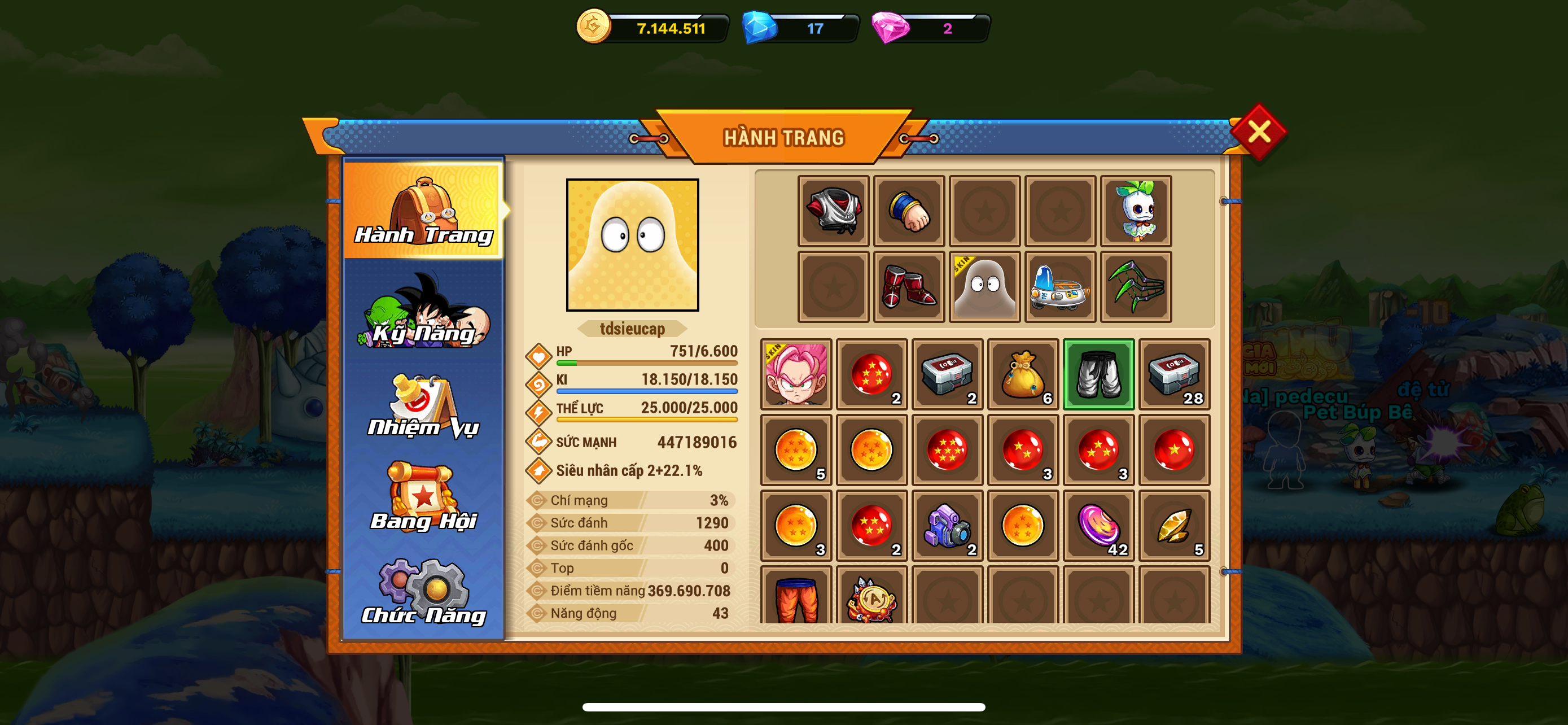This screenshot has height=725, width=1568.
Task: Select the purple camera item
Action: [x=947, y=525]
